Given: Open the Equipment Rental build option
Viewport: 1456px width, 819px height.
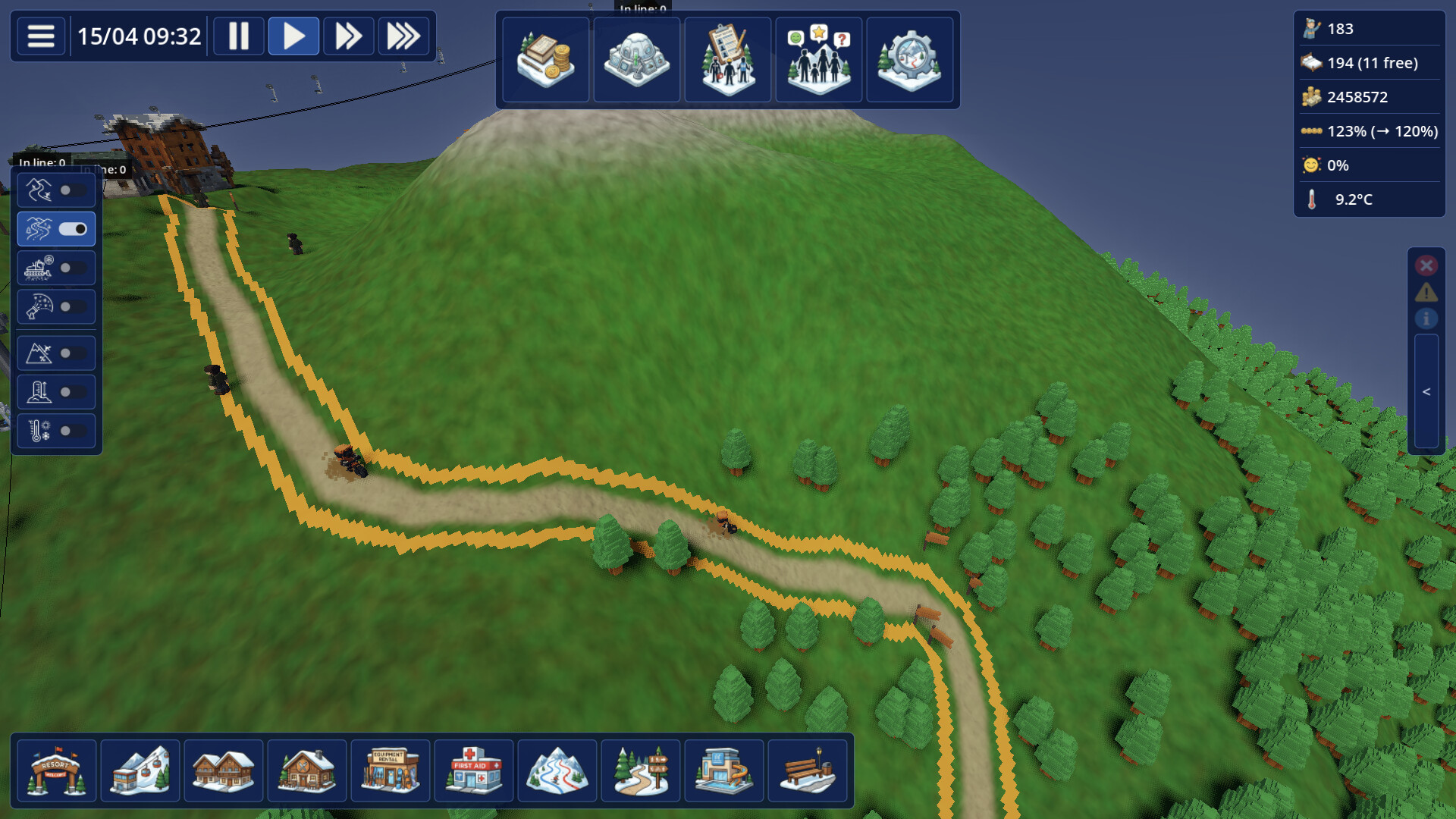Looking at the screenshot, I should (390, 770).
